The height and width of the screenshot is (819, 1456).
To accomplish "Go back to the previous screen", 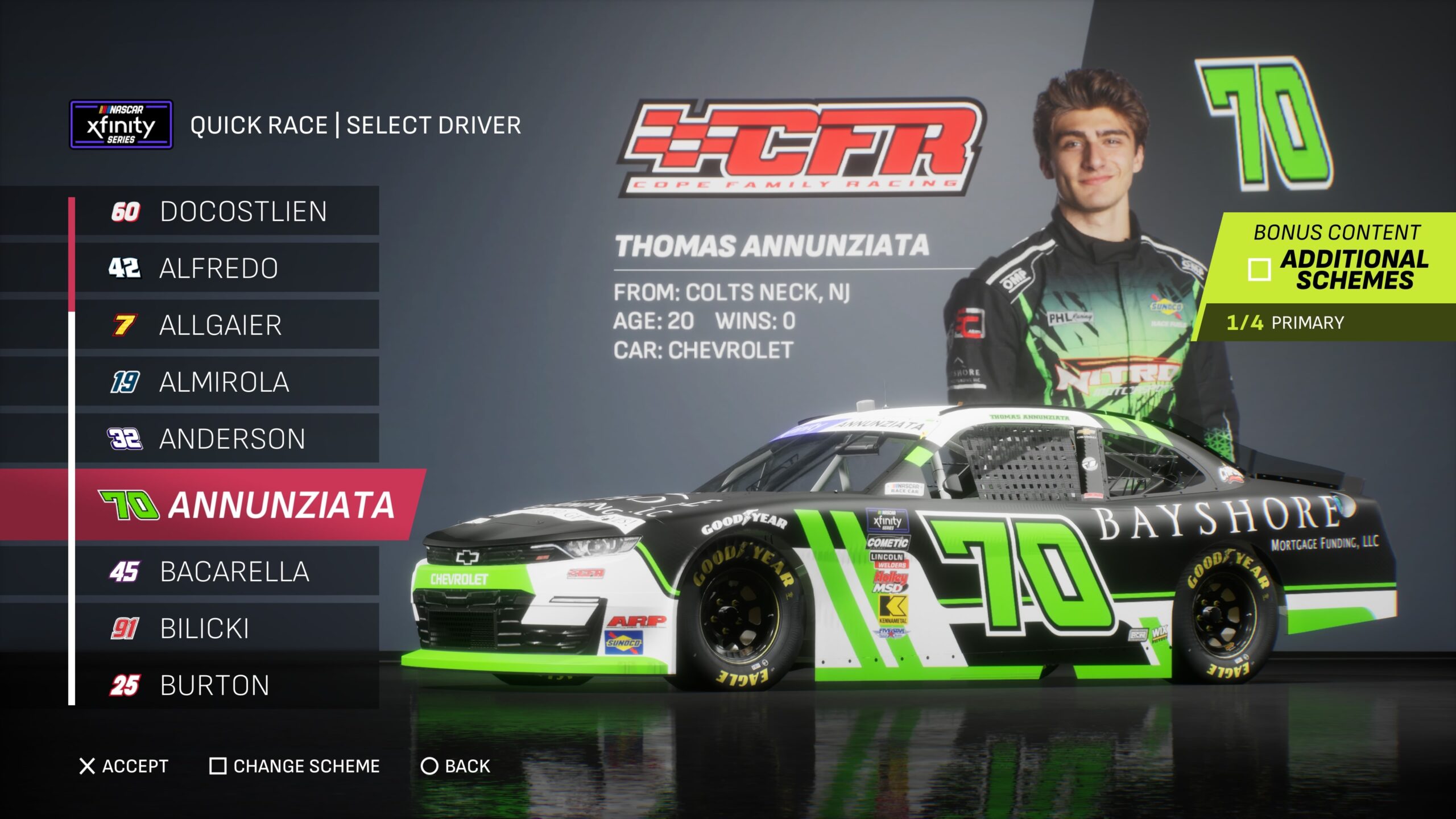I will coord(456,766).
